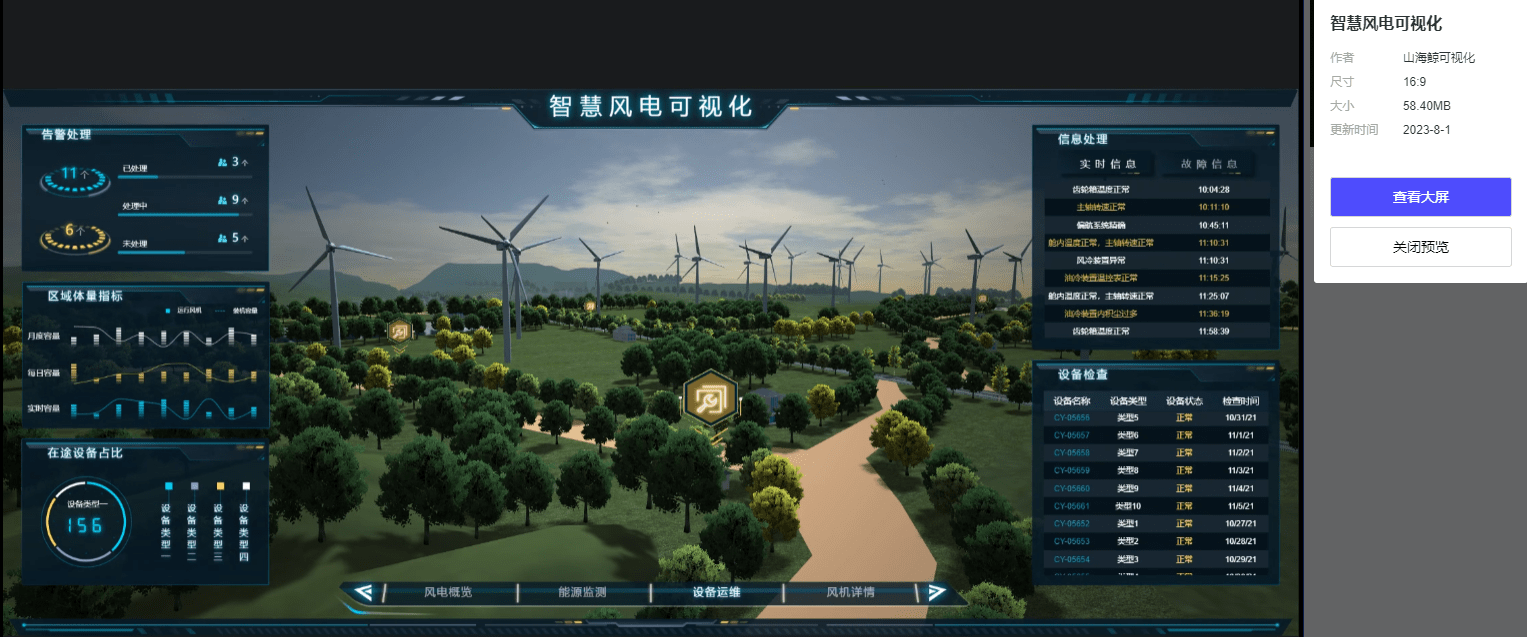Select device row CY-05652 (类型1)
Screen dimensions: 1527x637
tap(1155, 524)
